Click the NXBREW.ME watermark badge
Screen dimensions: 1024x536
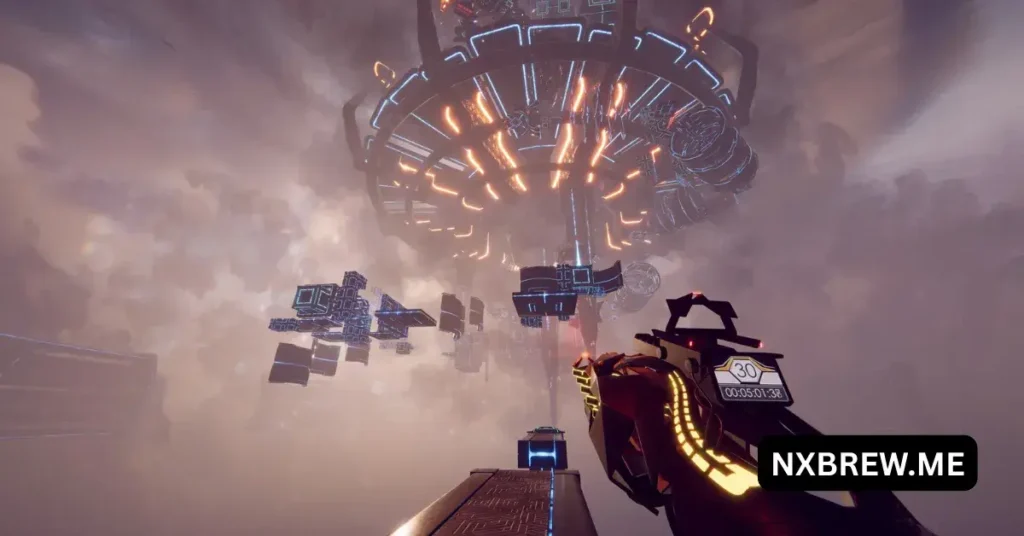866,463
